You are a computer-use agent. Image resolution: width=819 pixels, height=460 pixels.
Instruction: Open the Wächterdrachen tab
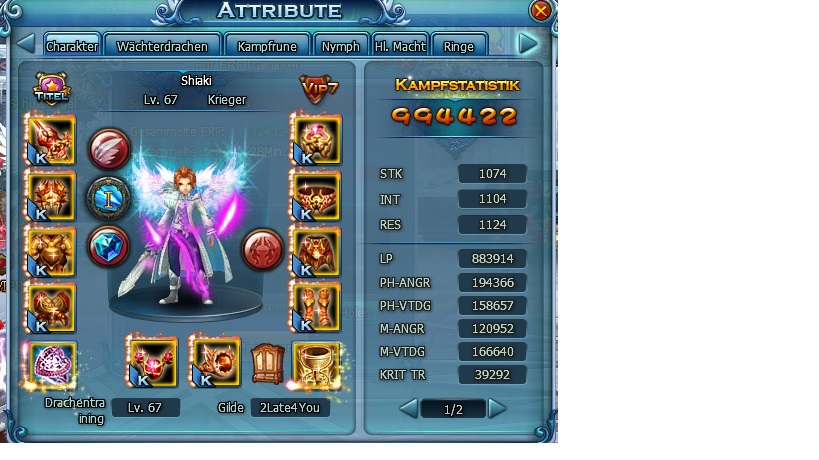(x=162, y=46)
